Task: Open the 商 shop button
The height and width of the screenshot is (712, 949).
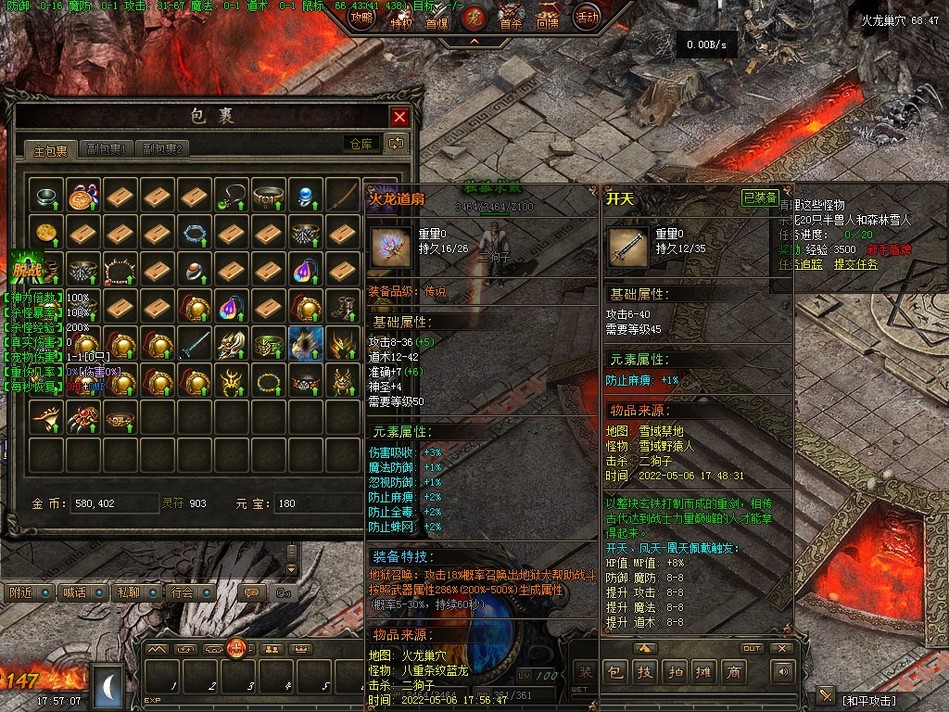Action: (x=734, y=672)
